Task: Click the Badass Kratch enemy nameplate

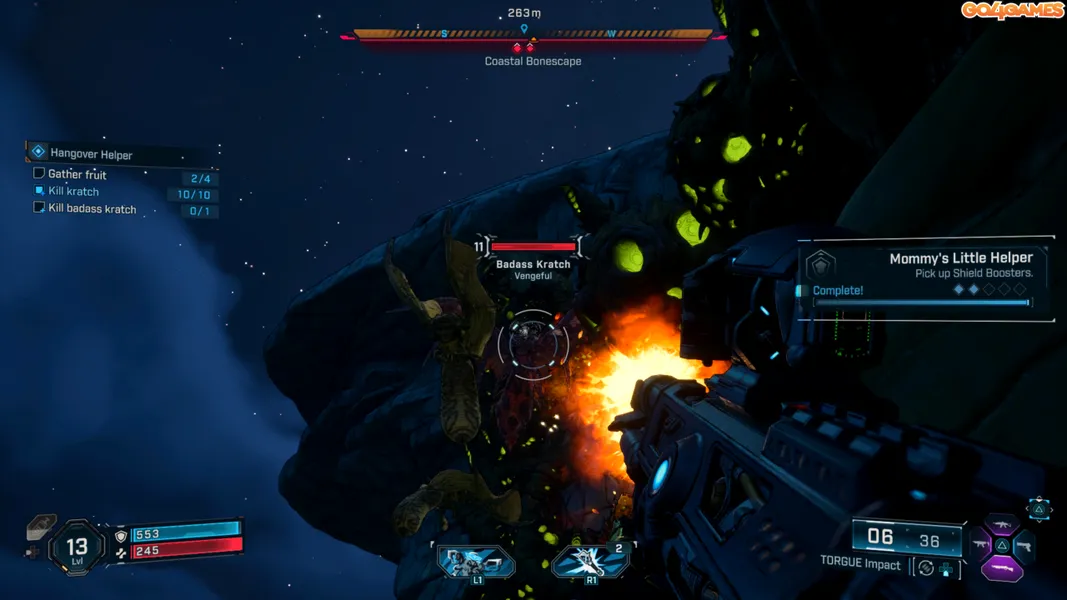Action: 533,264
